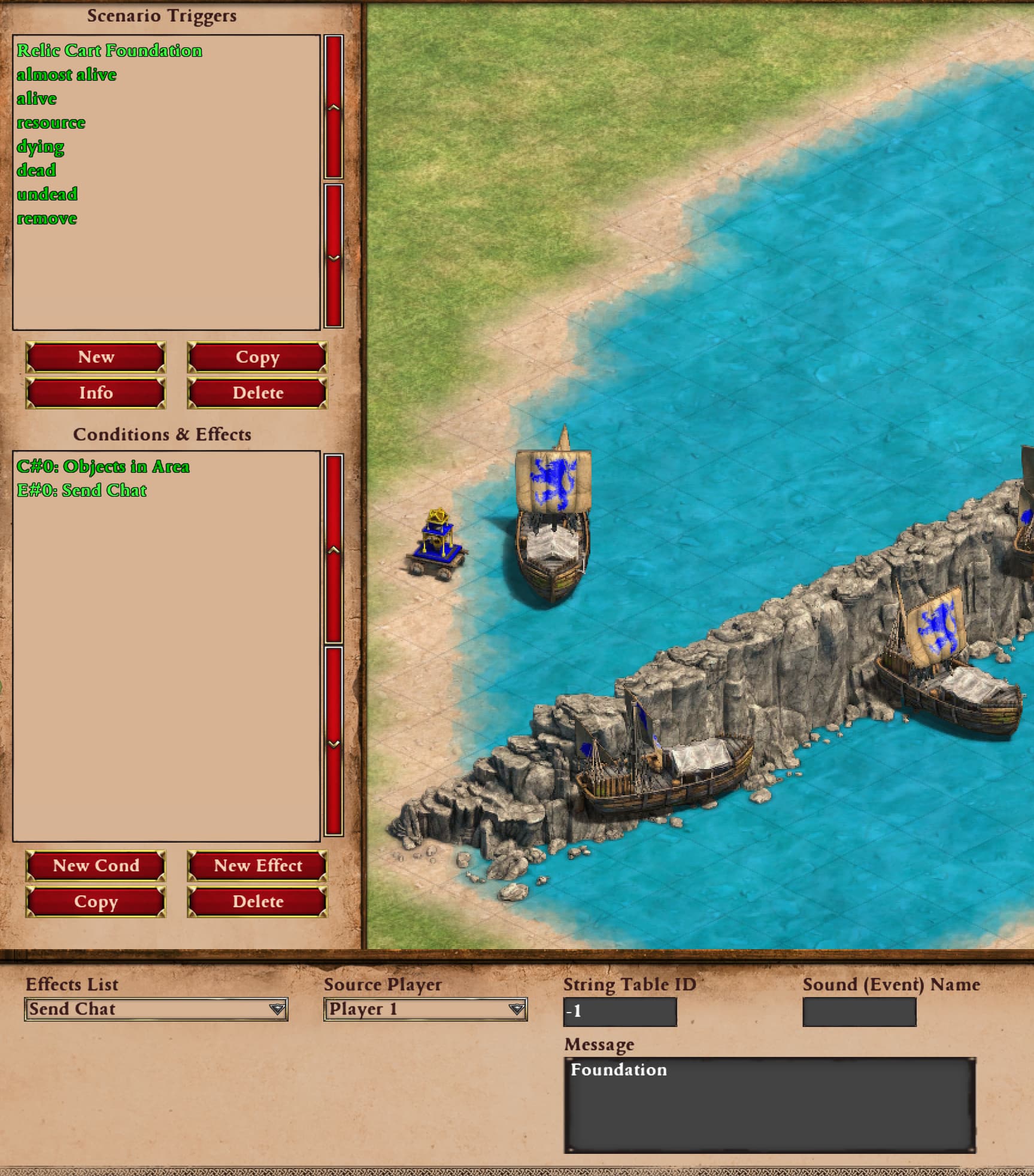Open the Effects List dropdown
1034x1176 pixels.
156,1009
